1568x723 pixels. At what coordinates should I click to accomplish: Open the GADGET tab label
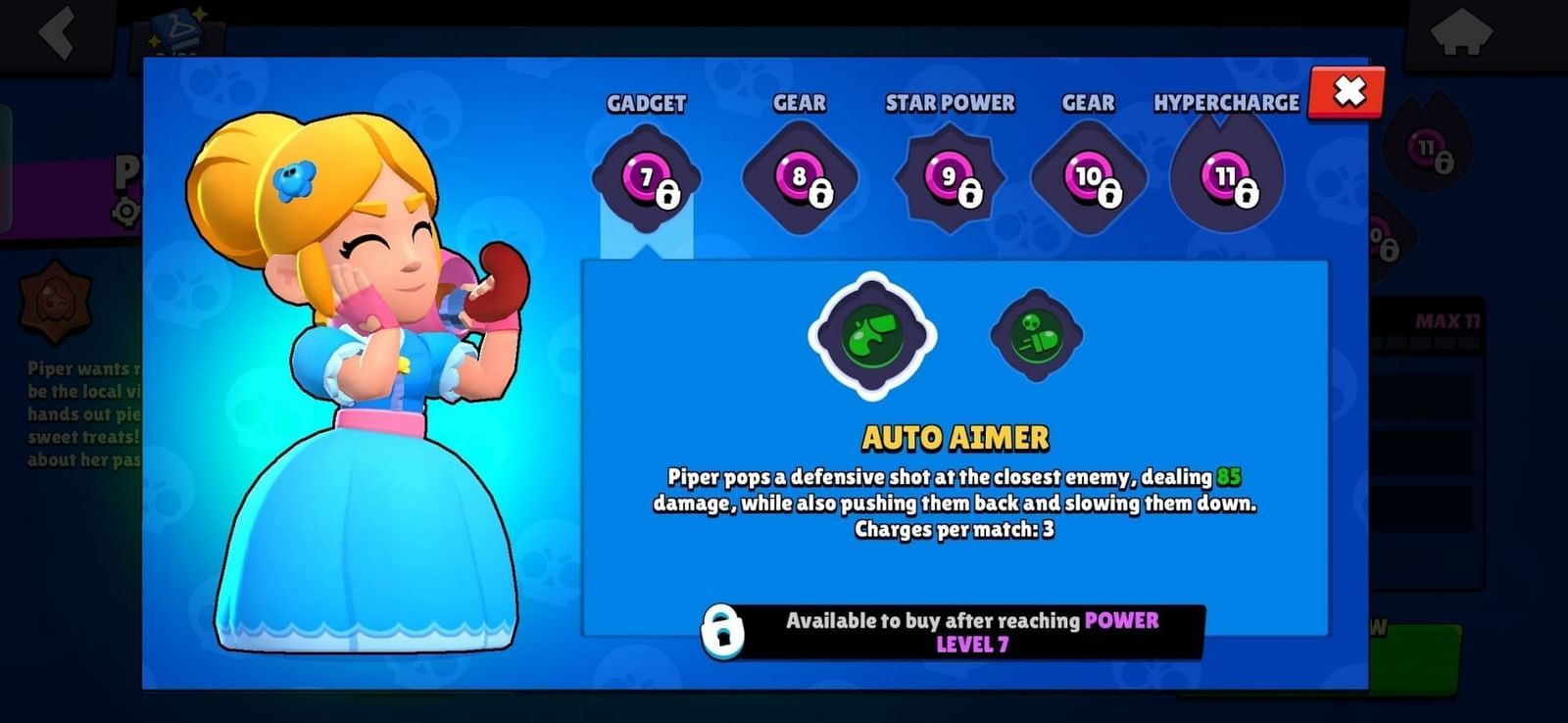click(647, 102)
